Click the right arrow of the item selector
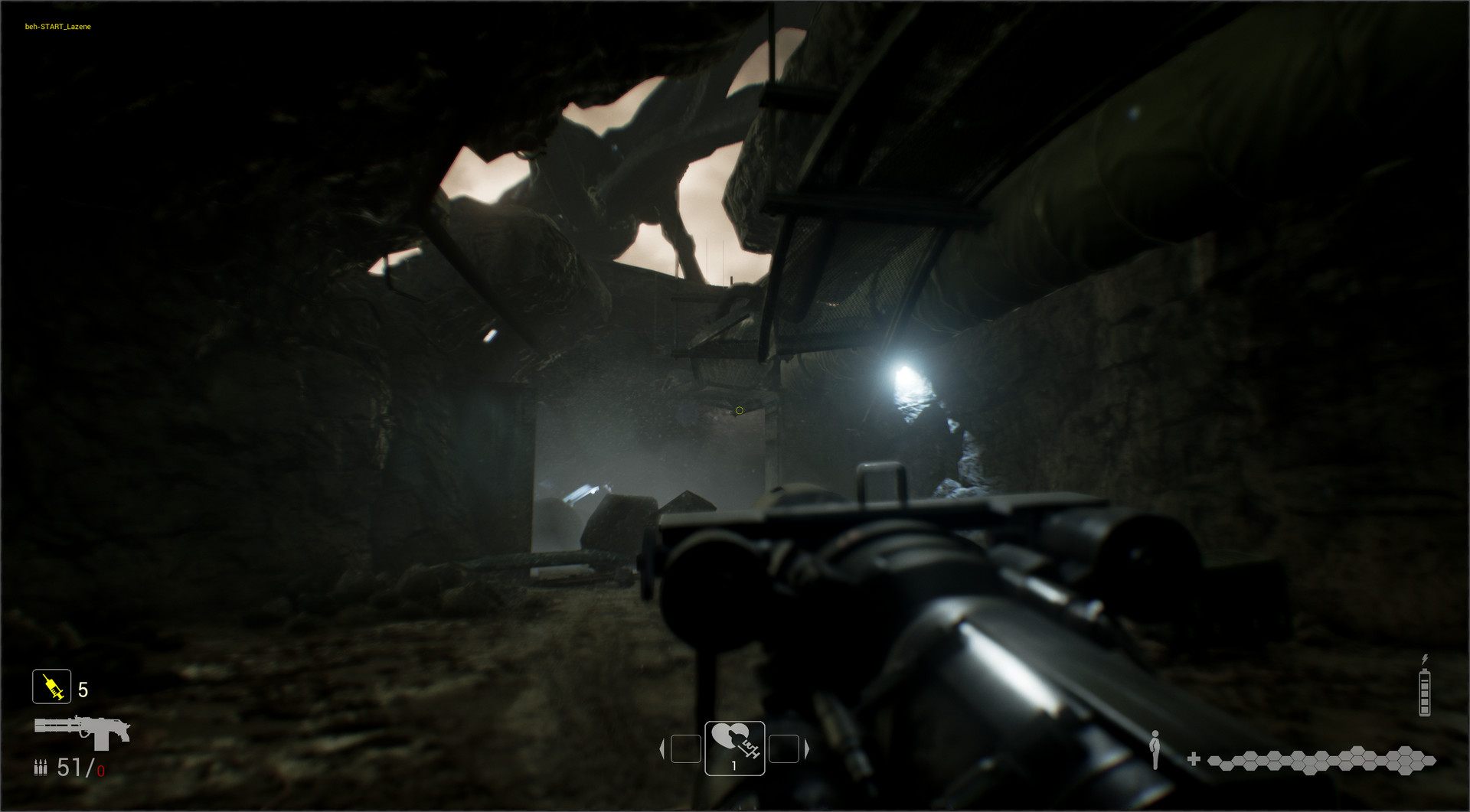The image size is (1470, 812). pos(806,748)
